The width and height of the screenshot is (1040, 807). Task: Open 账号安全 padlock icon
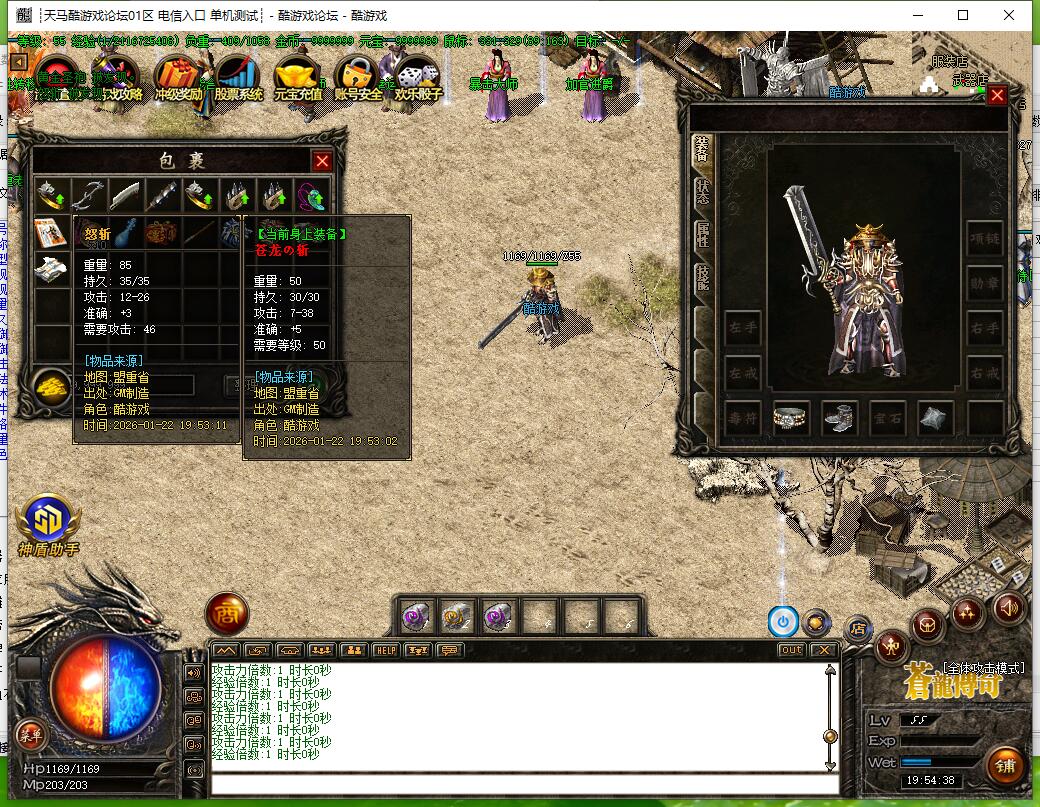357,78
